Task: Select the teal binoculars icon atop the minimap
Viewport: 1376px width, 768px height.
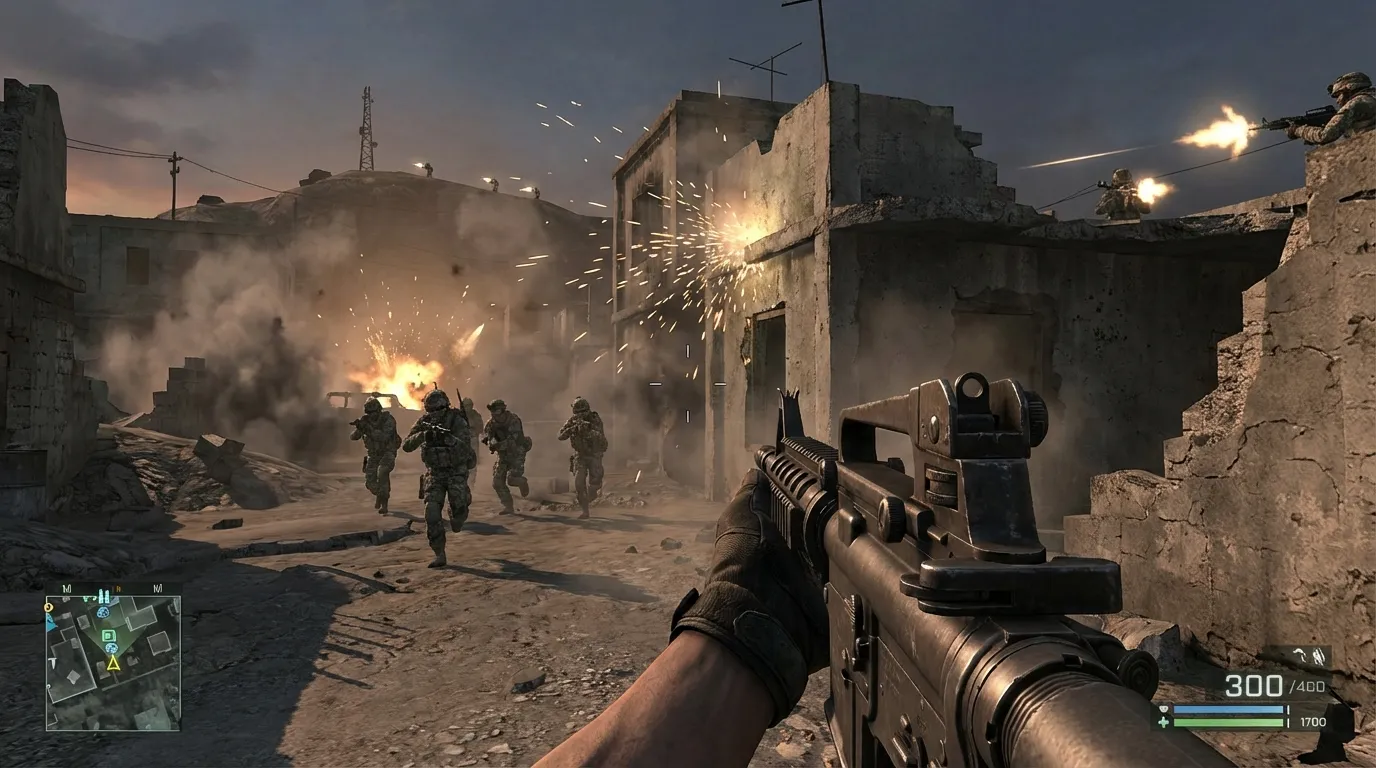Action: point(104,596)
